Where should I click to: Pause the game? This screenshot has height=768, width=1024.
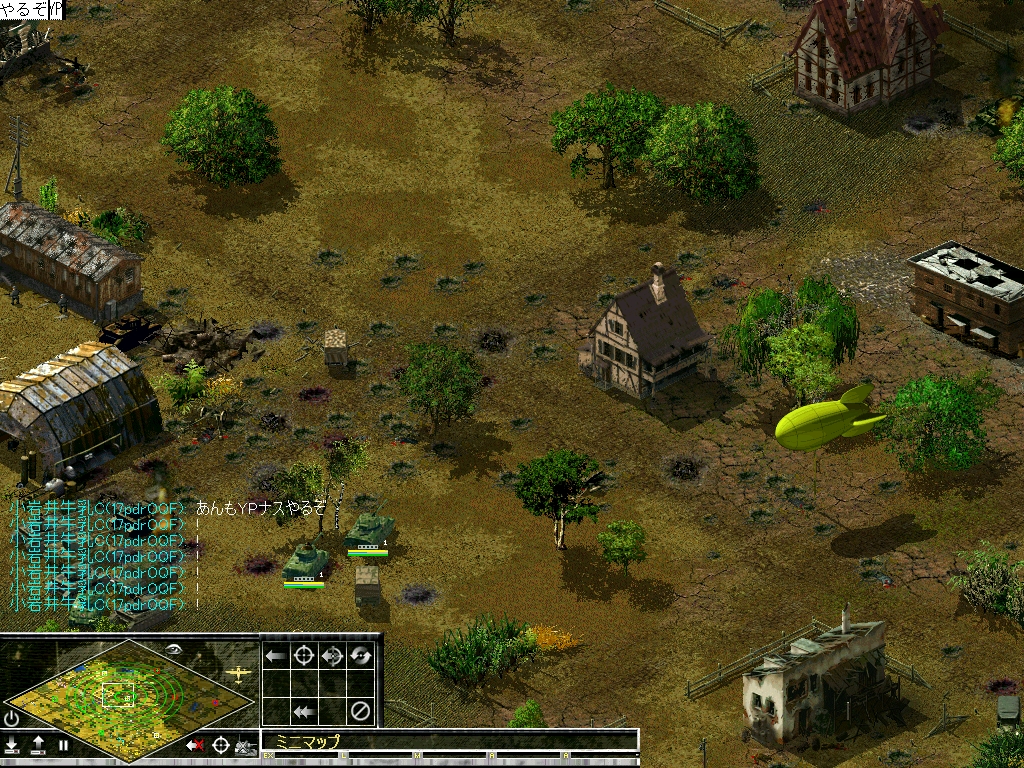click(63, 744)
